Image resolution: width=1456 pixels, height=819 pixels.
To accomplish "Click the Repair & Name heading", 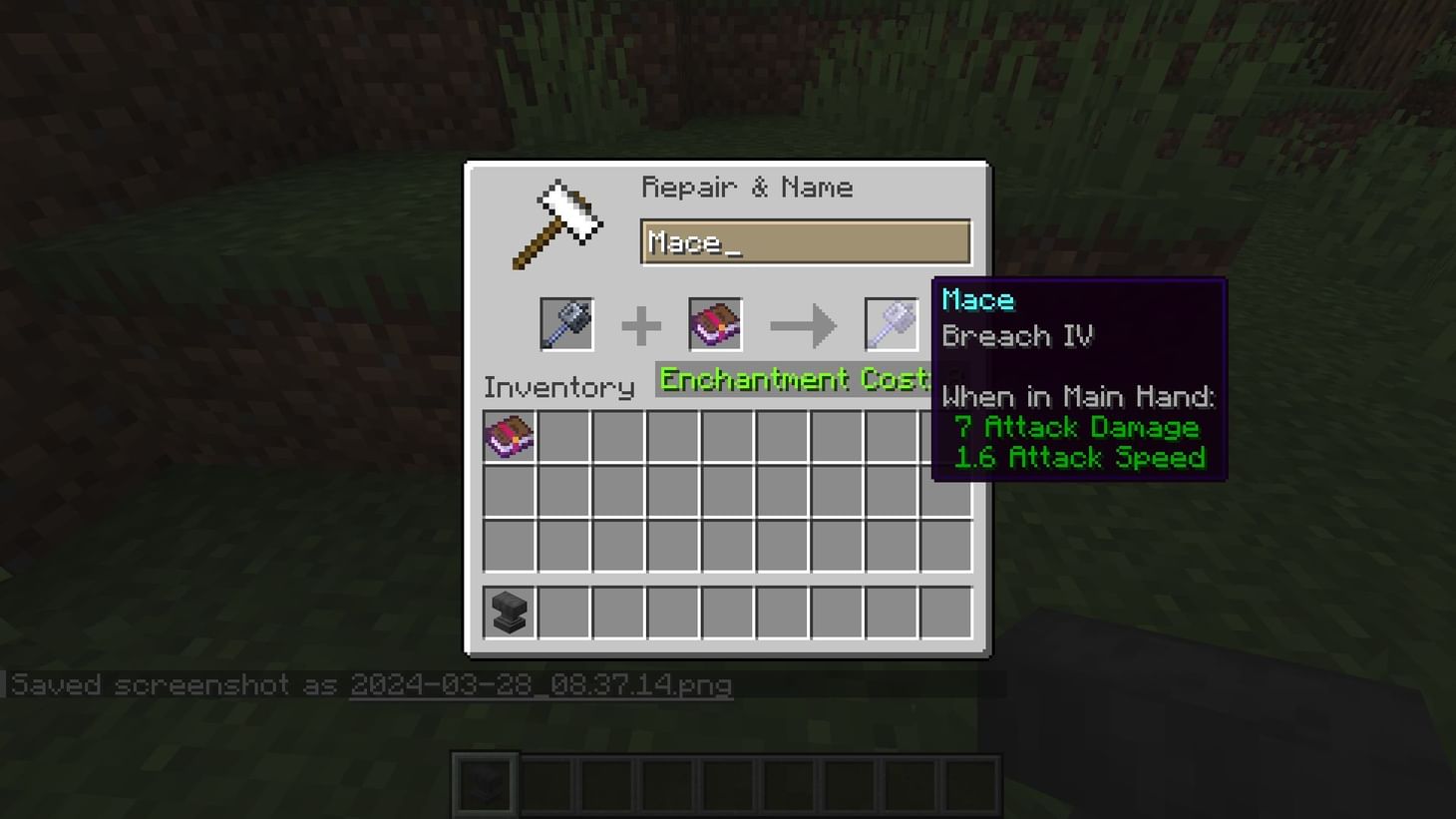I will (x=748, y=187).
